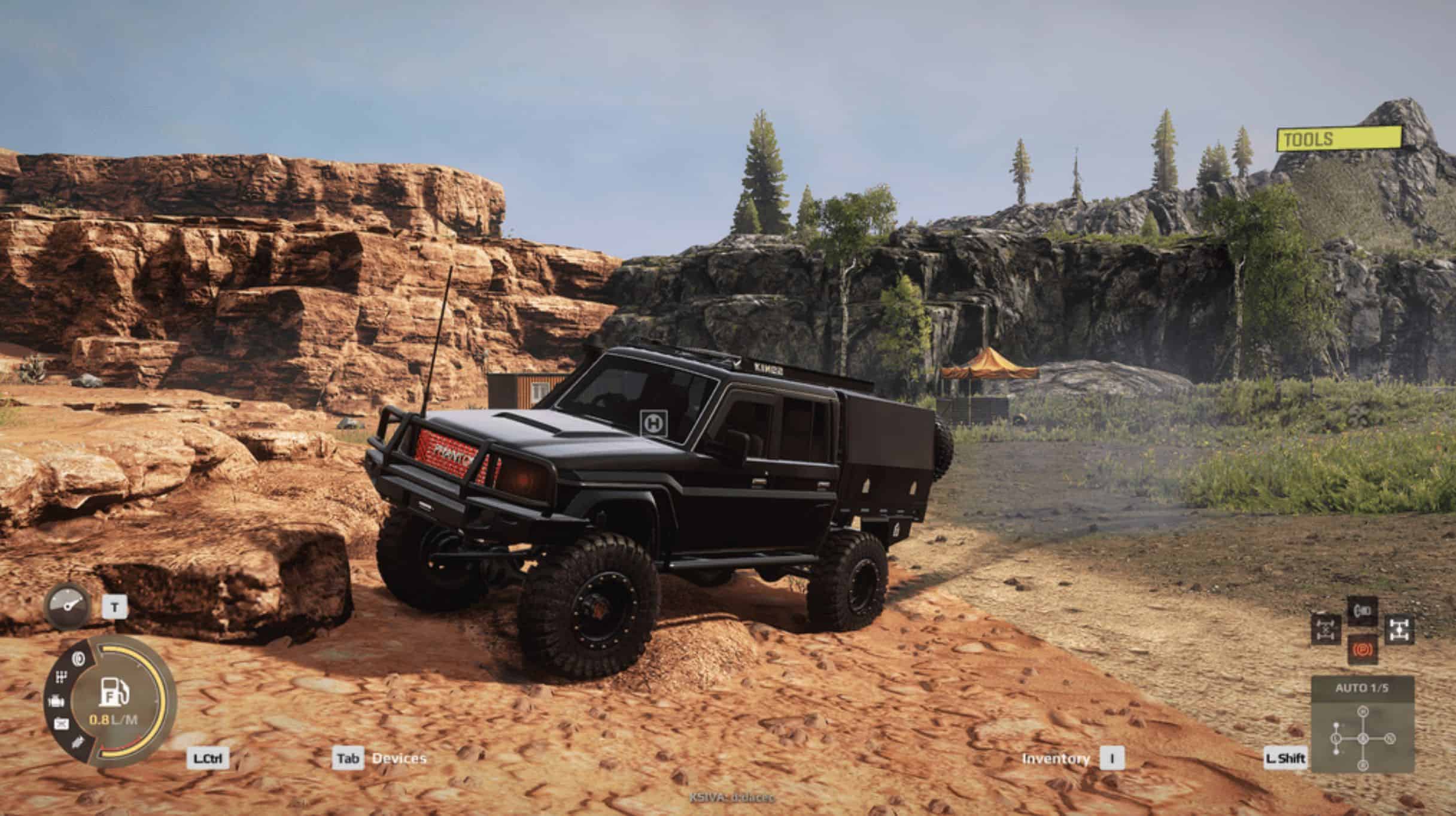Toggle the differential lock icon

pos(1326,629)
